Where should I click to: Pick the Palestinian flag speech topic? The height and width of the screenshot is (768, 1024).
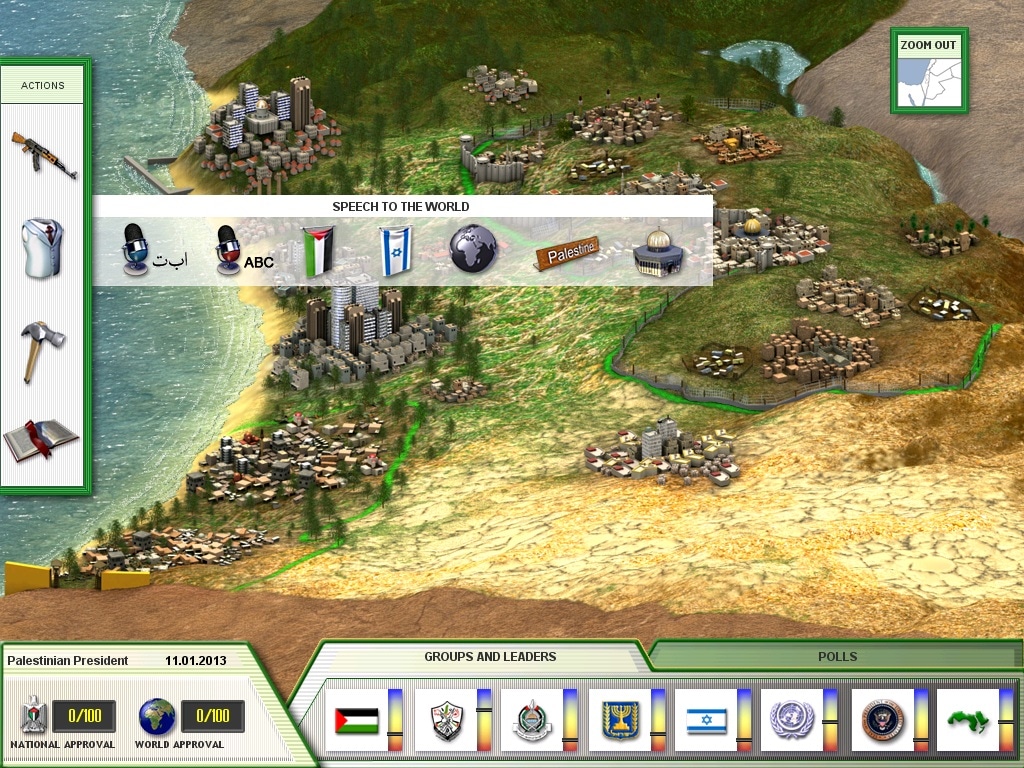tap(319, 249)
